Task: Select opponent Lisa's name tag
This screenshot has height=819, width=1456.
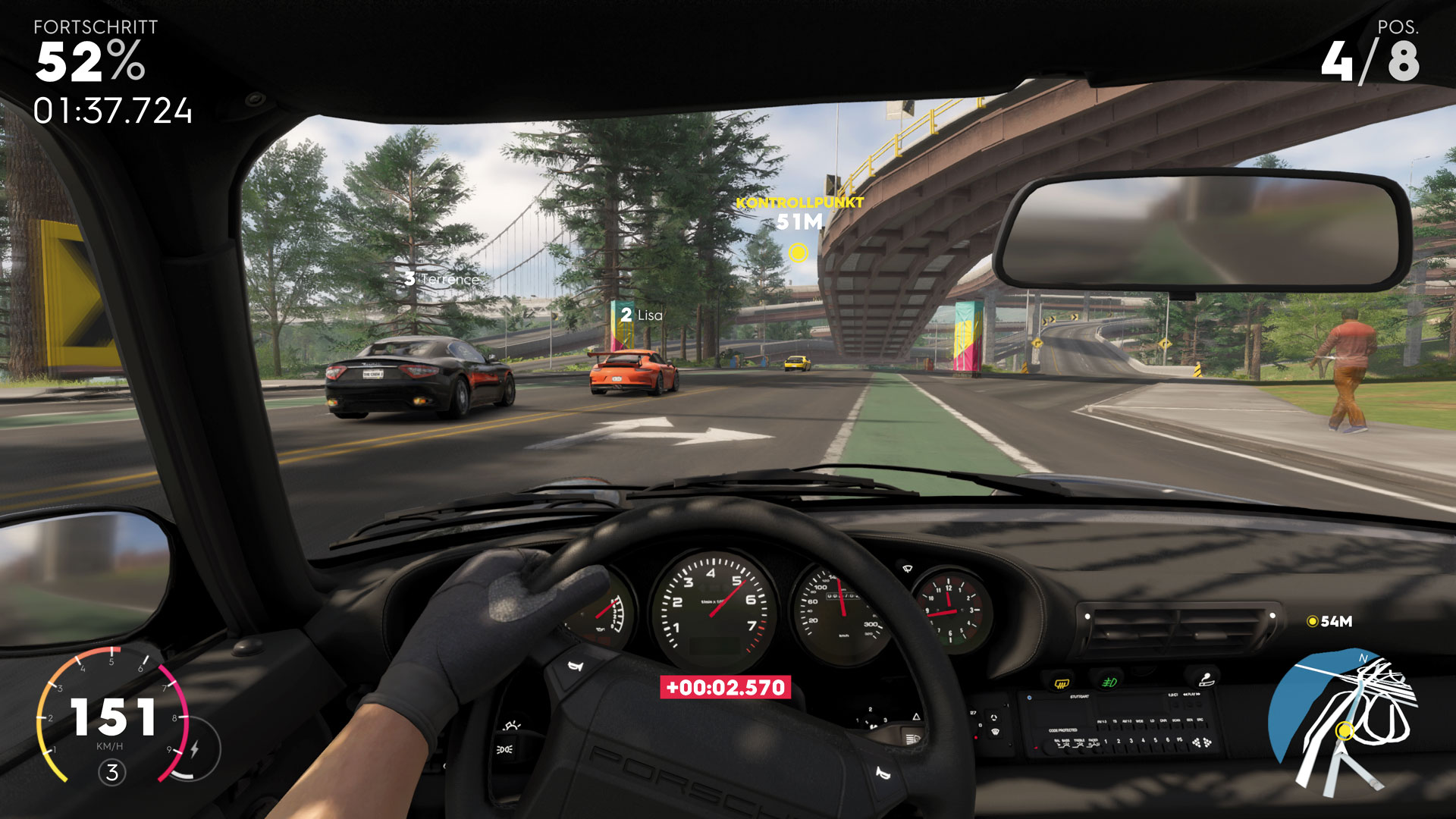Action: tap(642, 315)
